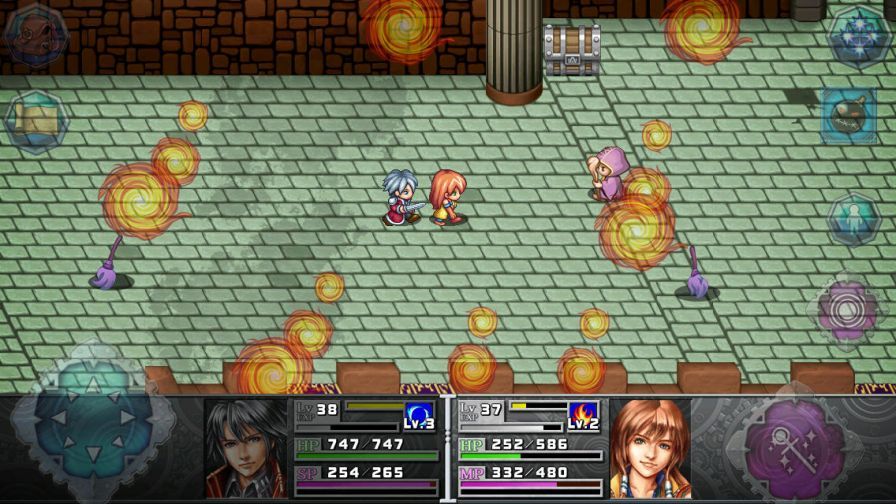Image resolution: width=896 pixels, height=504 pixels.
Task: Activate the purple concentric-circle button
Action: 848,309
